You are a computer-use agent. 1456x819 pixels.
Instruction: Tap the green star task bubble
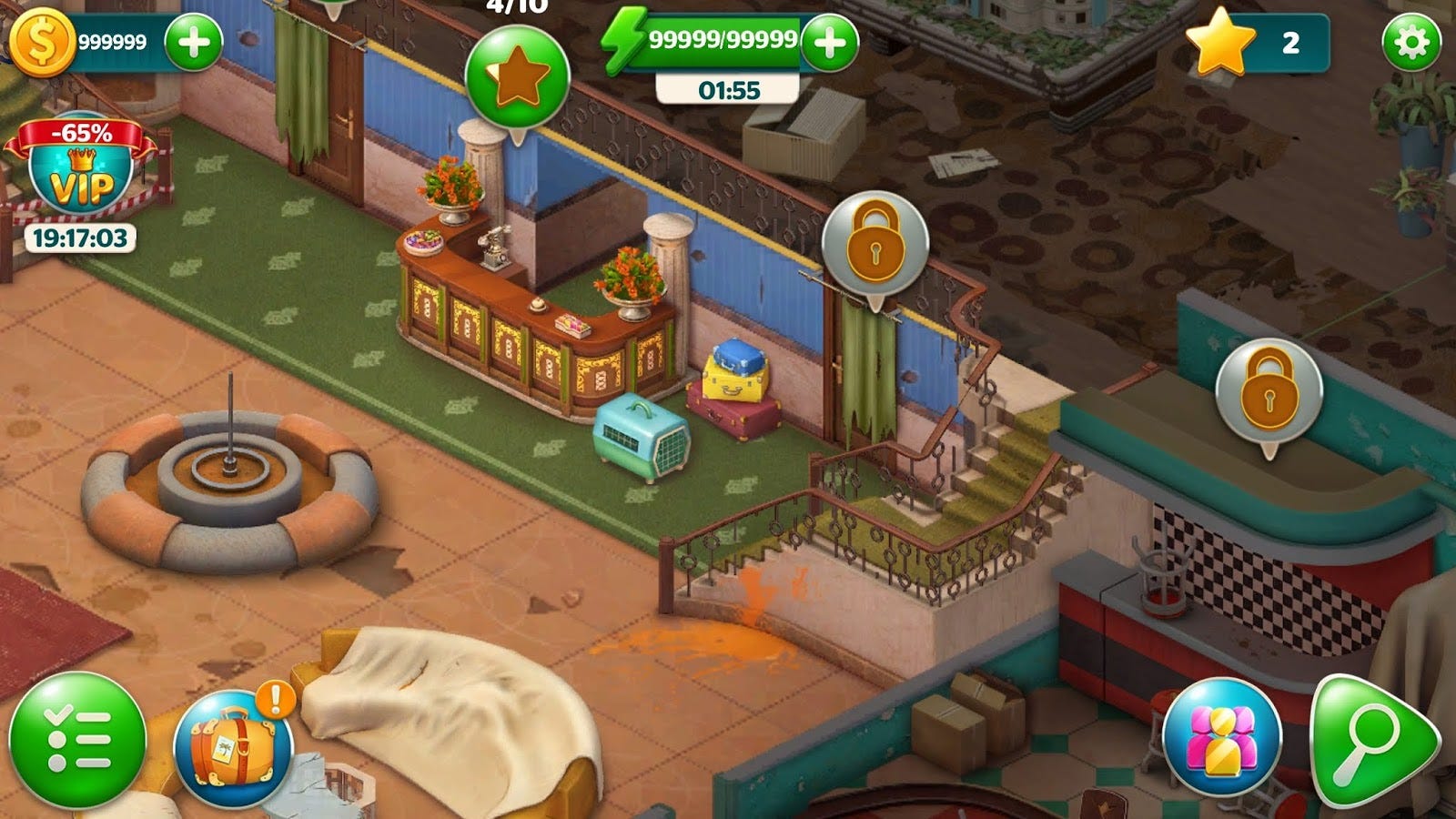point(517,78)
